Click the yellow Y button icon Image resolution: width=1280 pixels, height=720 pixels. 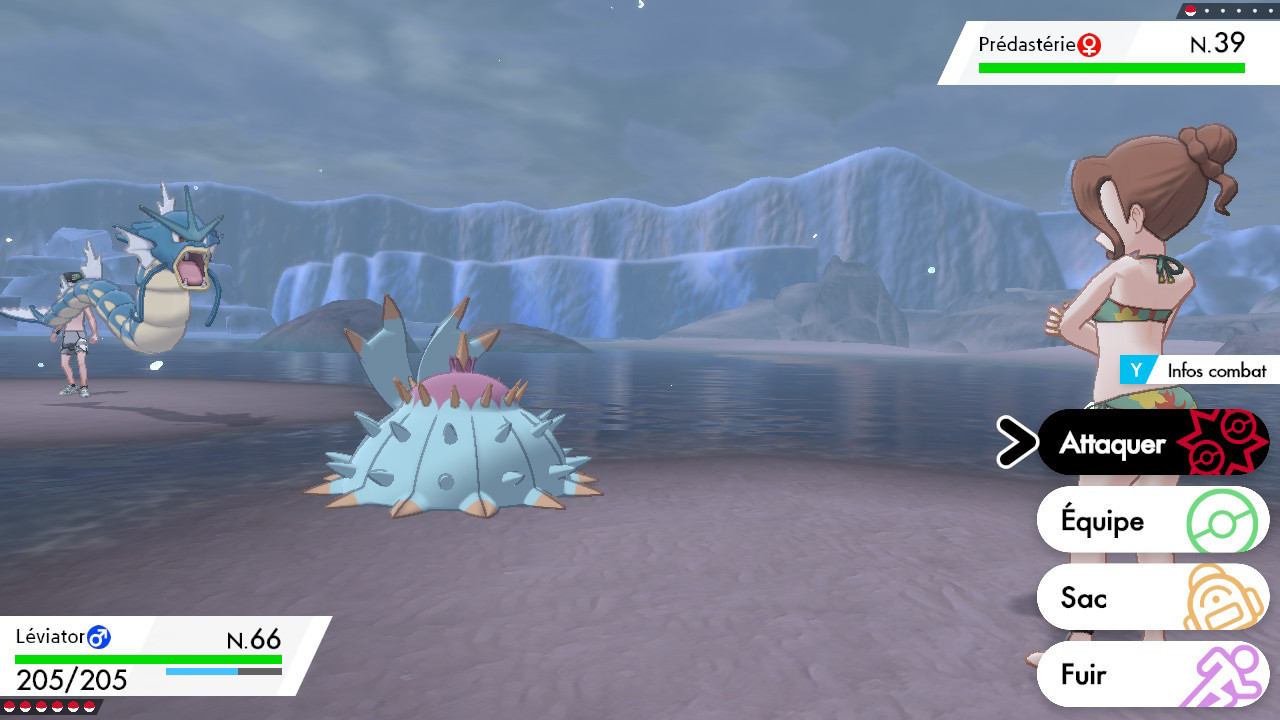[1134, 370]
